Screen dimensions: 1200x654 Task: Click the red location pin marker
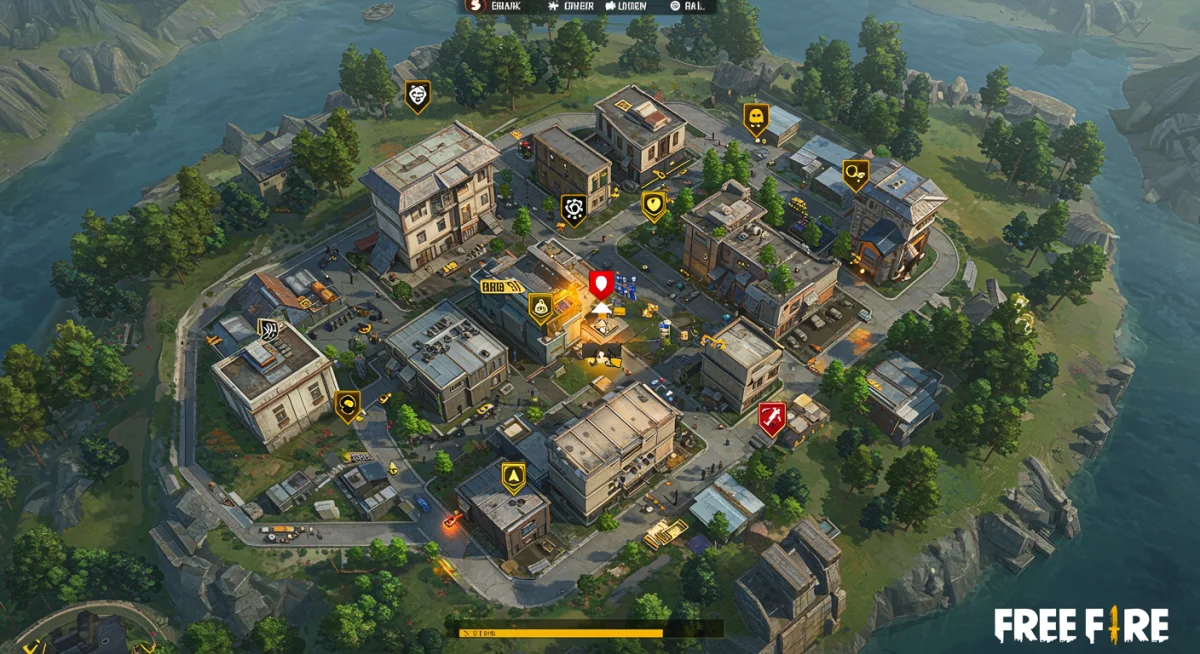600,285
